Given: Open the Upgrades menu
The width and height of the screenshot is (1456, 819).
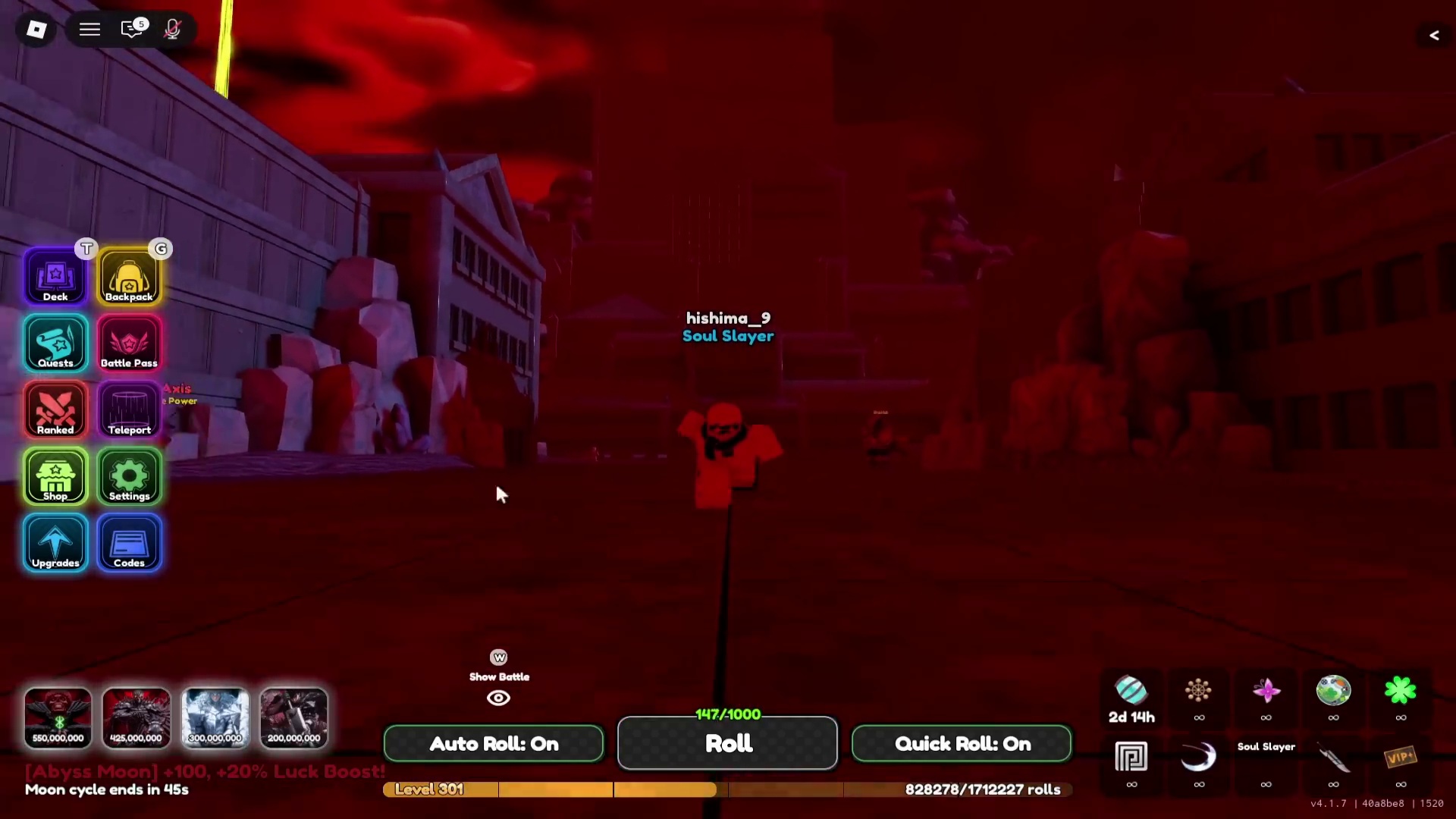Looking at the screenshot, I should pyautogui.click(x=55, y=543).
